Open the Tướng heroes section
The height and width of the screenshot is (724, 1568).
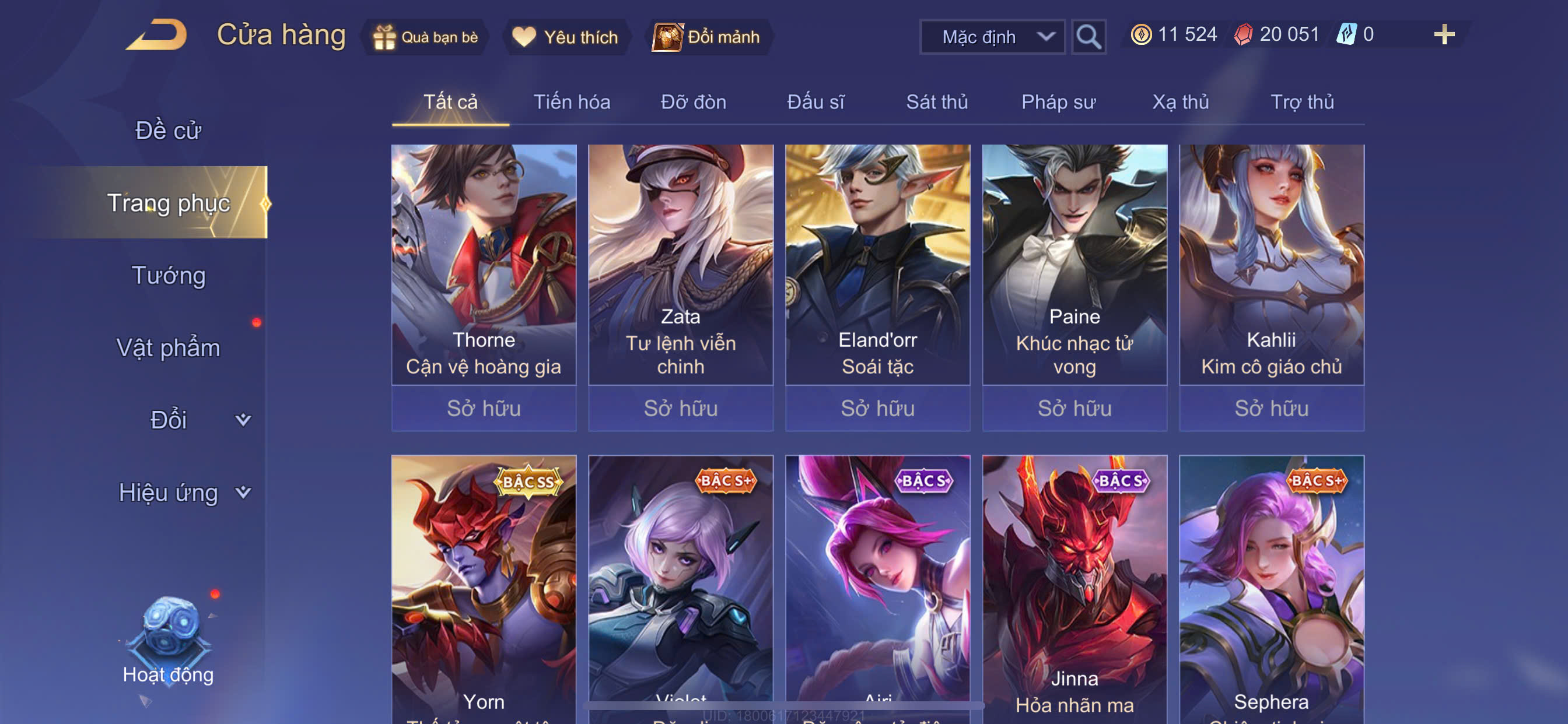tap(169, 276)
